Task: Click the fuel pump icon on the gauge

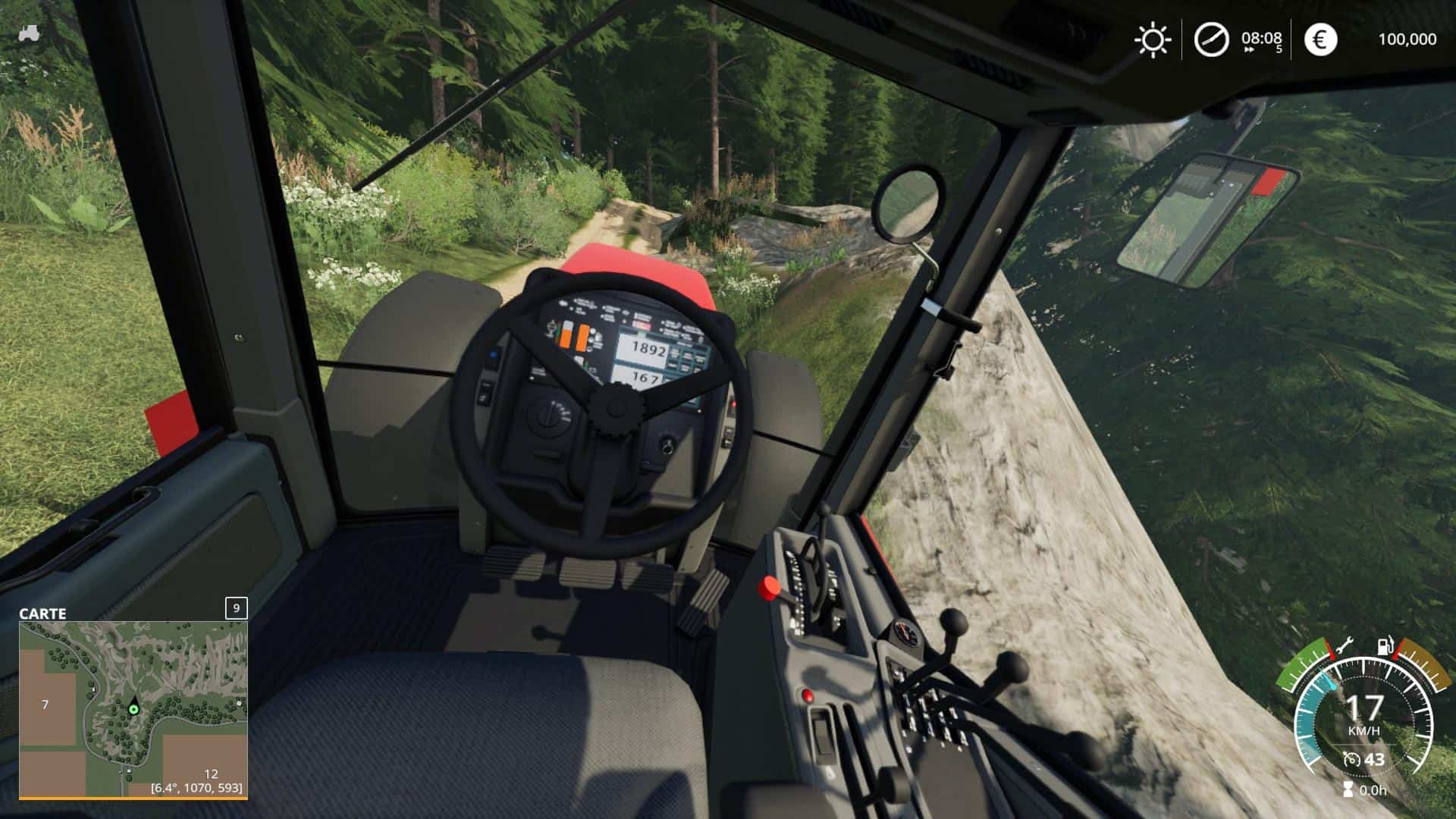Action: [1385, 647]
